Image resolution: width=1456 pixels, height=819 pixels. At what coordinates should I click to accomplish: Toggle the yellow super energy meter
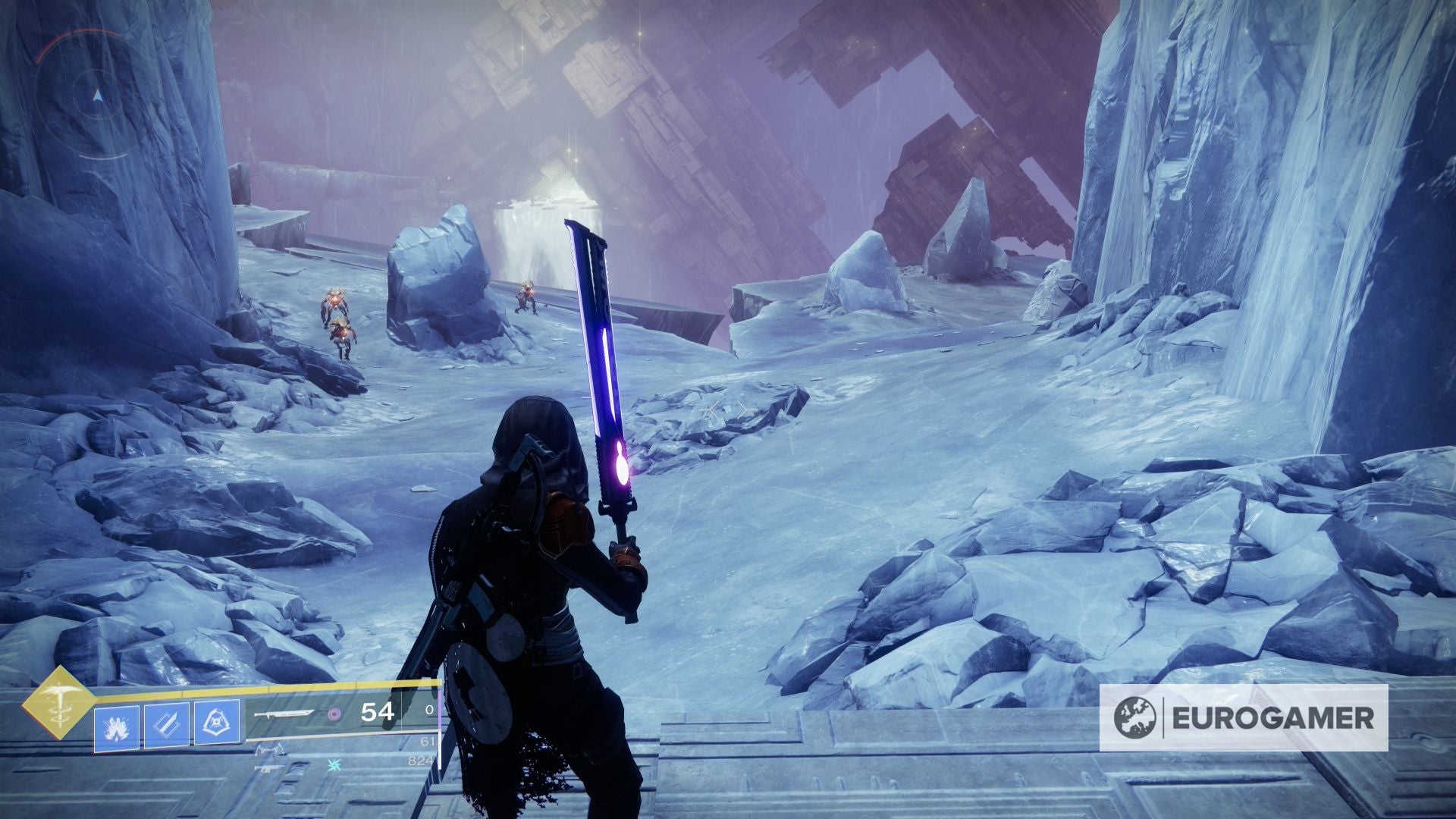coord(265,687)
